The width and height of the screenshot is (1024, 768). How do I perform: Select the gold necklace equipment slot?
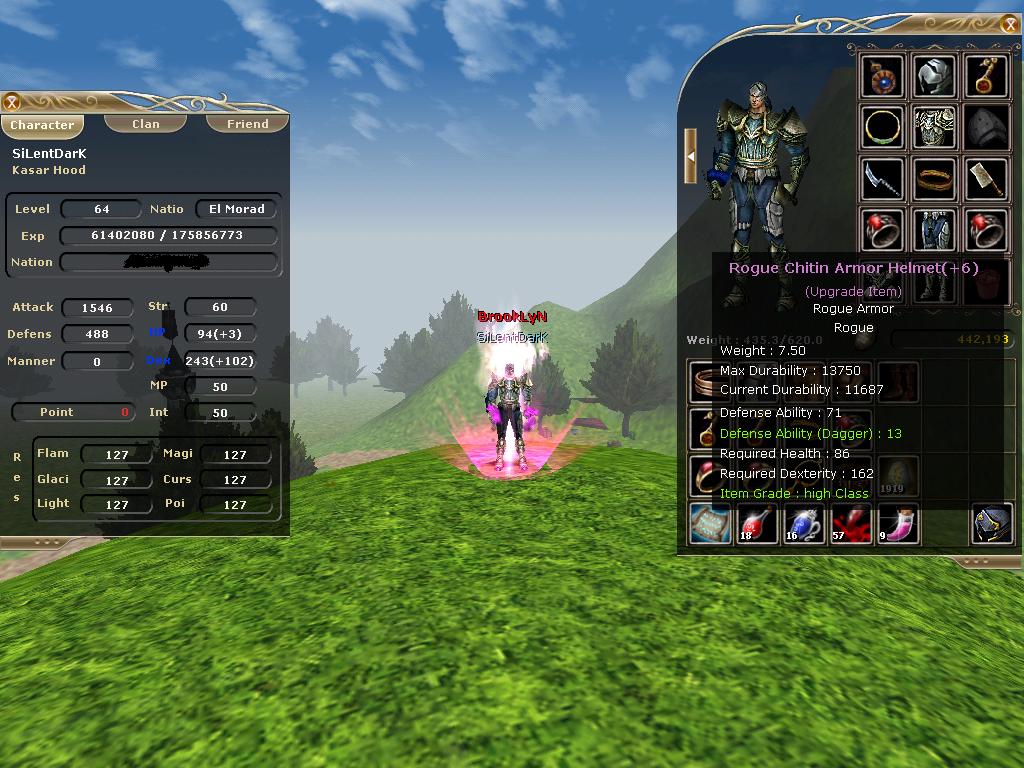click(883, 127)
